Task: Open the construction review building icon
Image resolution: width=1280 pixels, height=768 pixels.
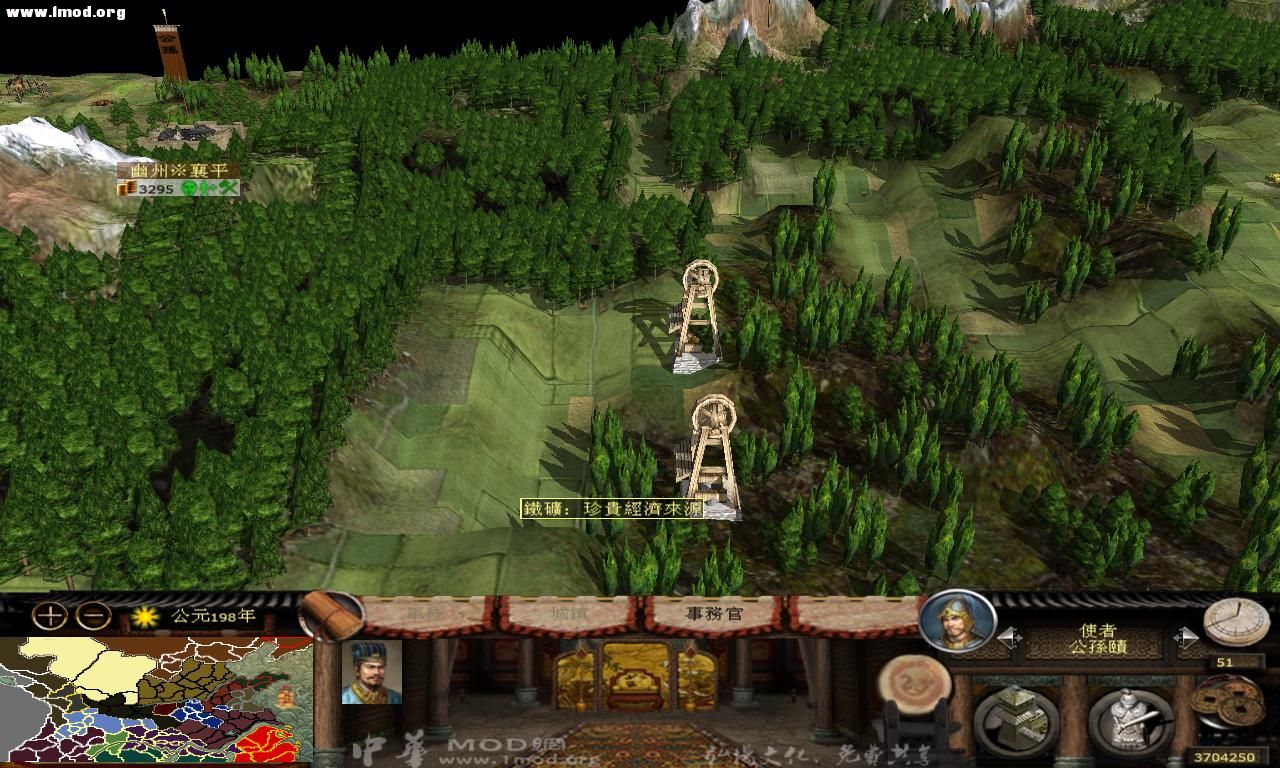Action: point(1013,718)
